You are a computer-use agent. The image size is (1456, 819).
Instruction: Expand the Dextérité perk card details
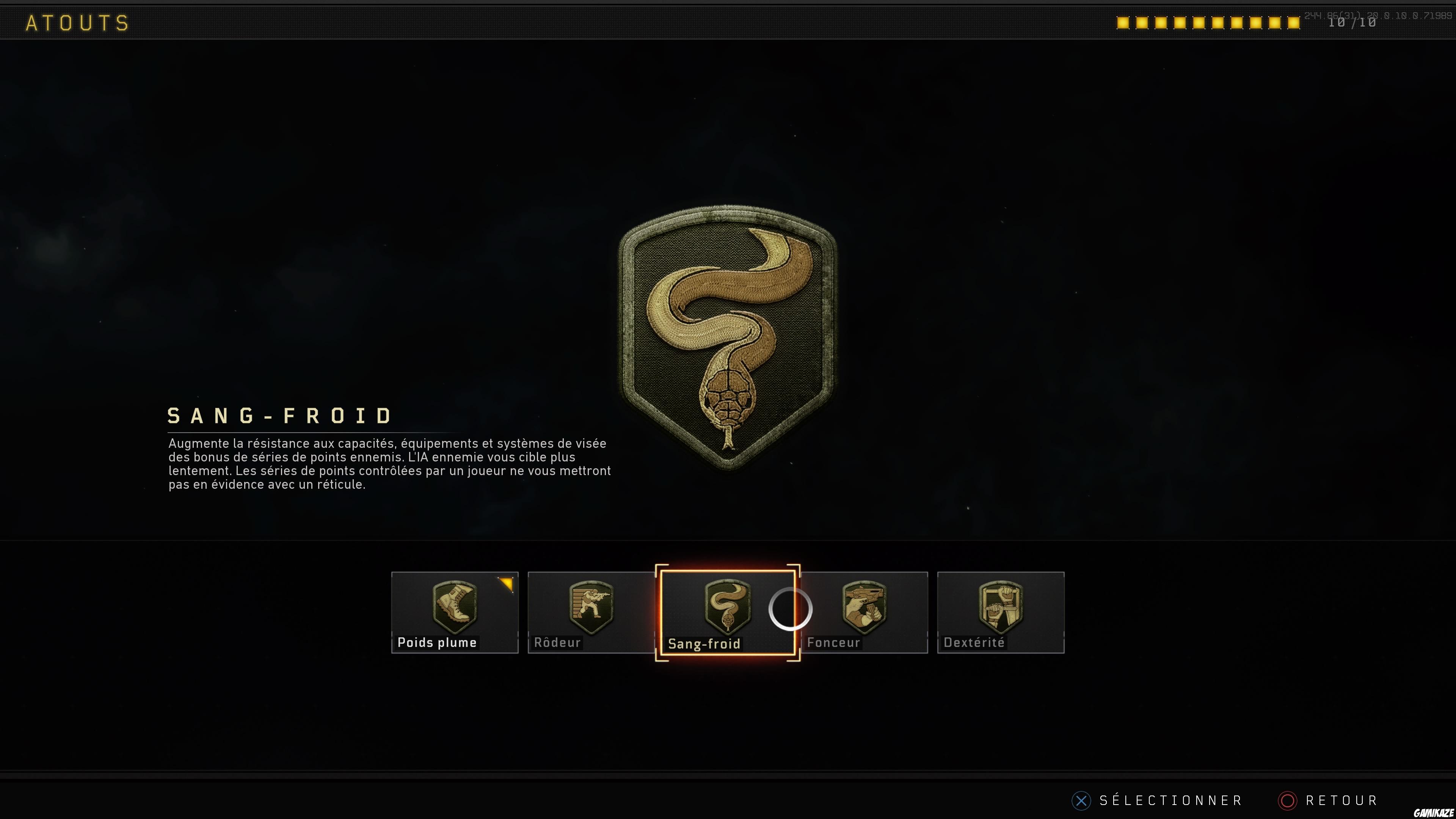1001,613
